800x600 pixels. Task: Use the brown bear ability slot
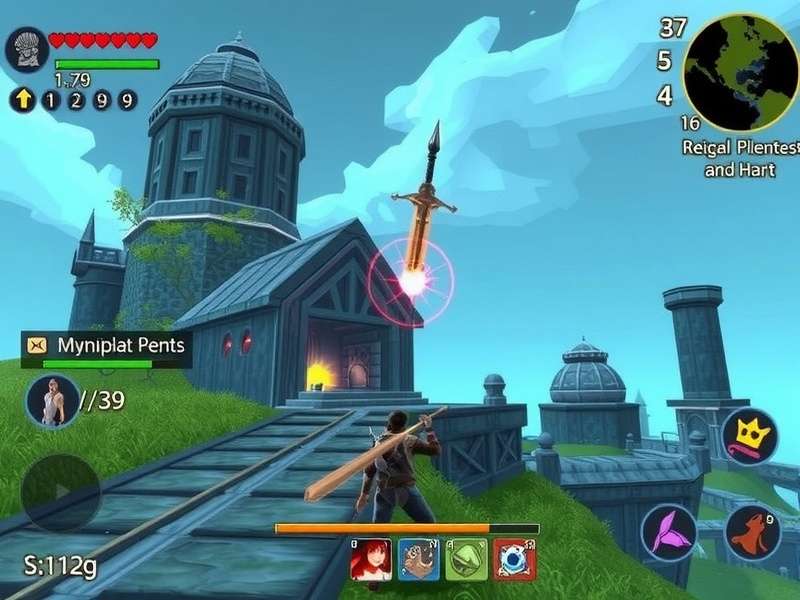(x=419, y=560)
